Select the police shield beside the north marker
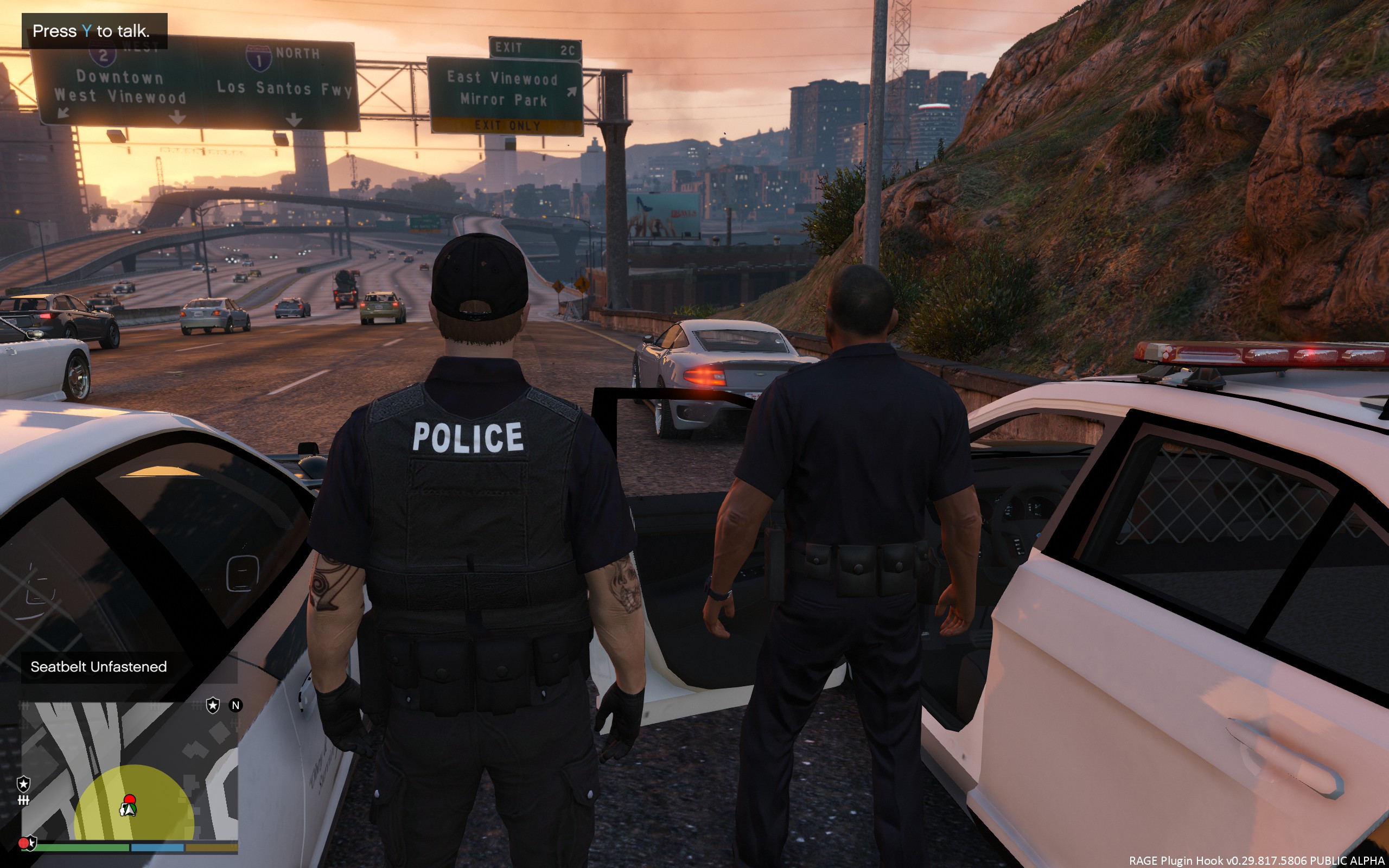Viewport: 1389px width, 868px height. pyautogui.click(x=213, y=705)
